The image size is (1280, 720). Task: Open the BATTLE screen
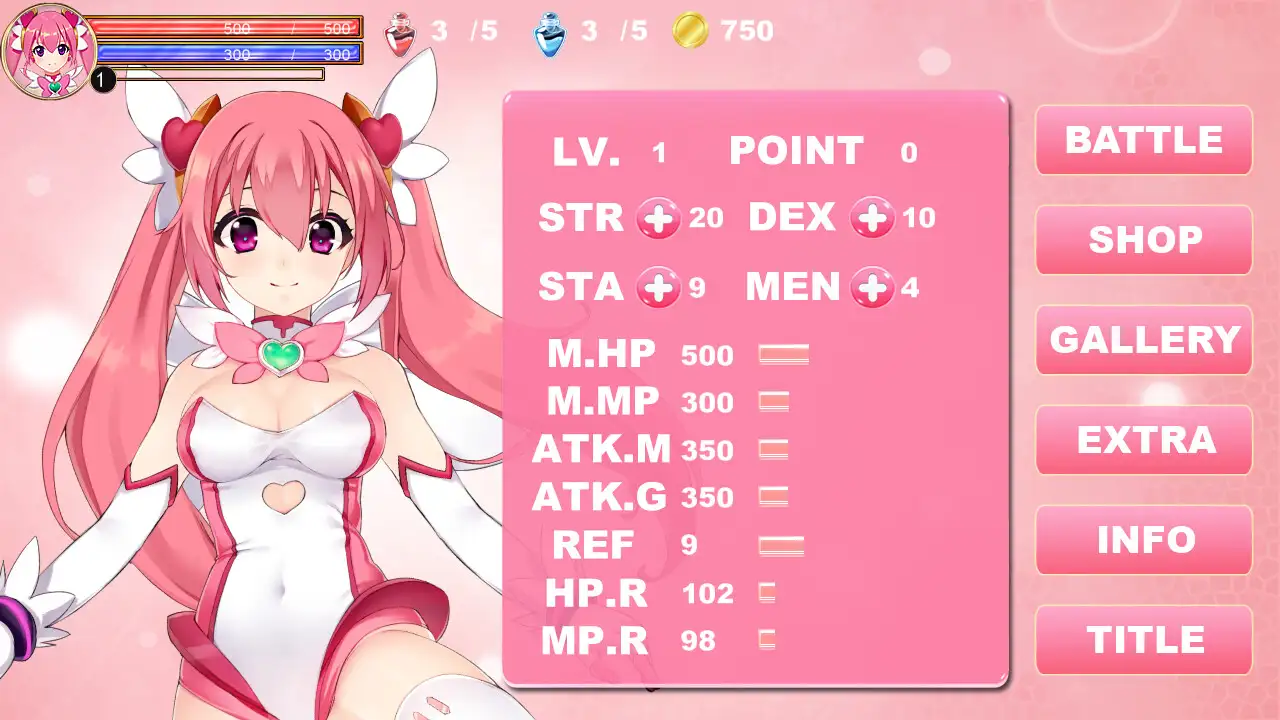[x=1143, y=140]
